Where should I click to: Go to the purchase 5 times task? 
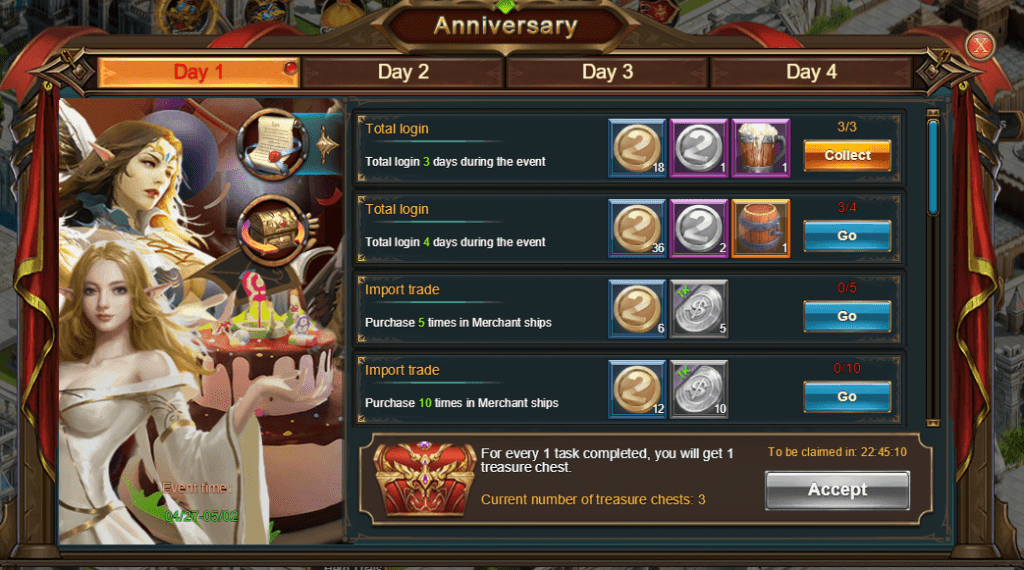coord(847,316)
